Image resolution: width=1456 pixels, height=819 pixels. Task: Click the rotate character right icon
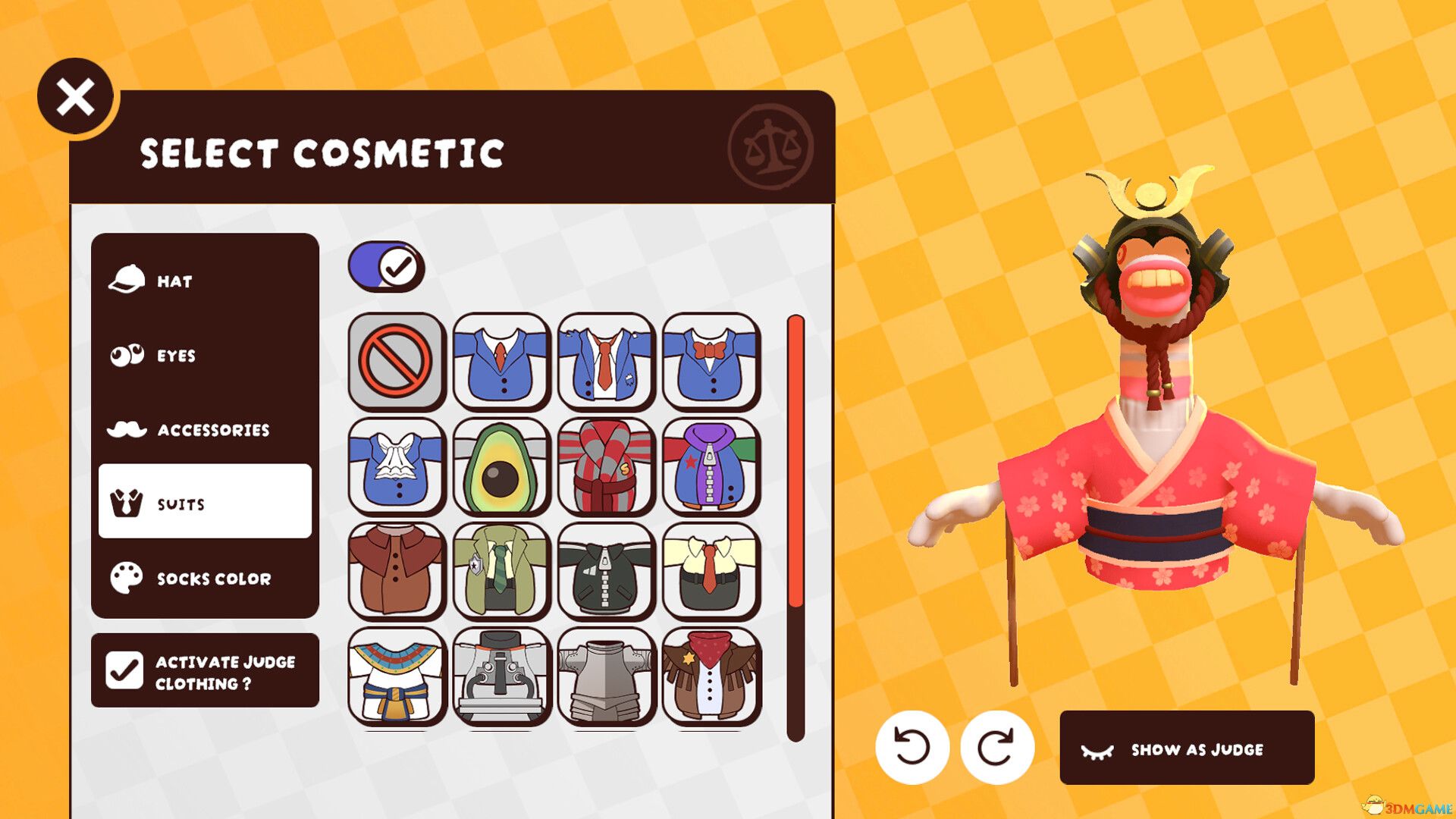pos(999,747)
